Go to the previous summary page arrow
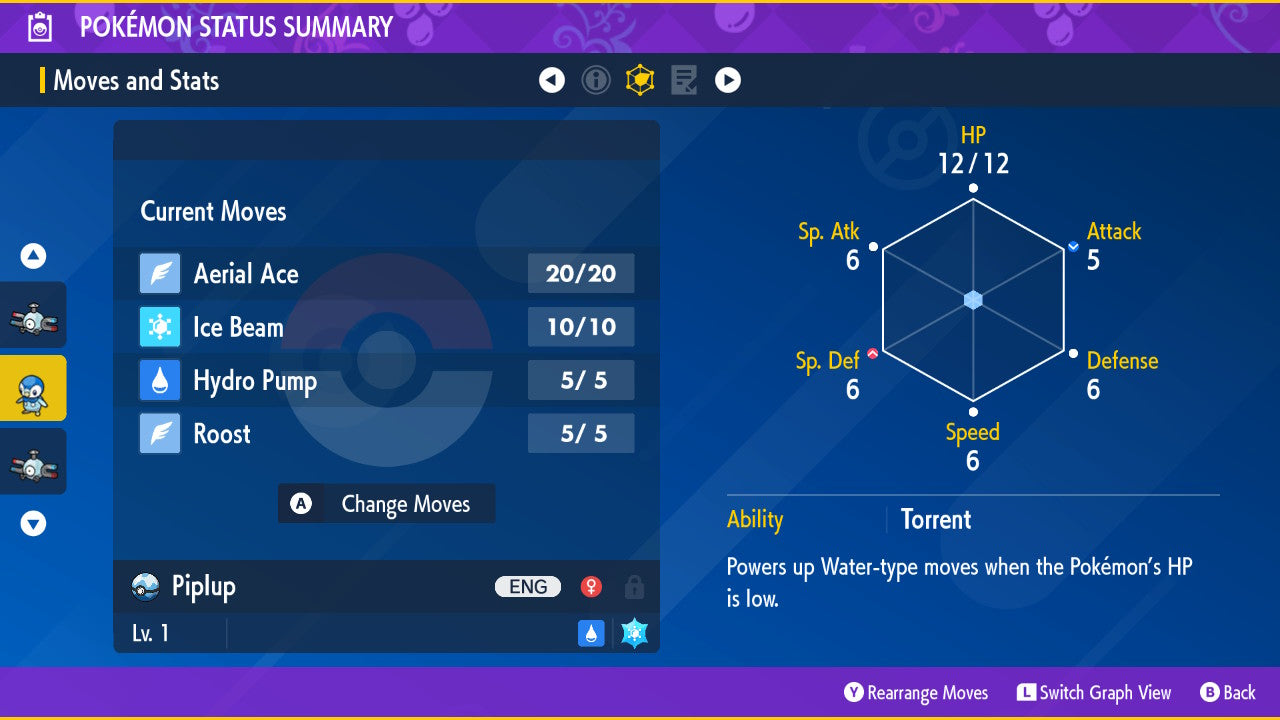Image resolution: width=1280 pixels, height=720 pixels. [552, 80]
